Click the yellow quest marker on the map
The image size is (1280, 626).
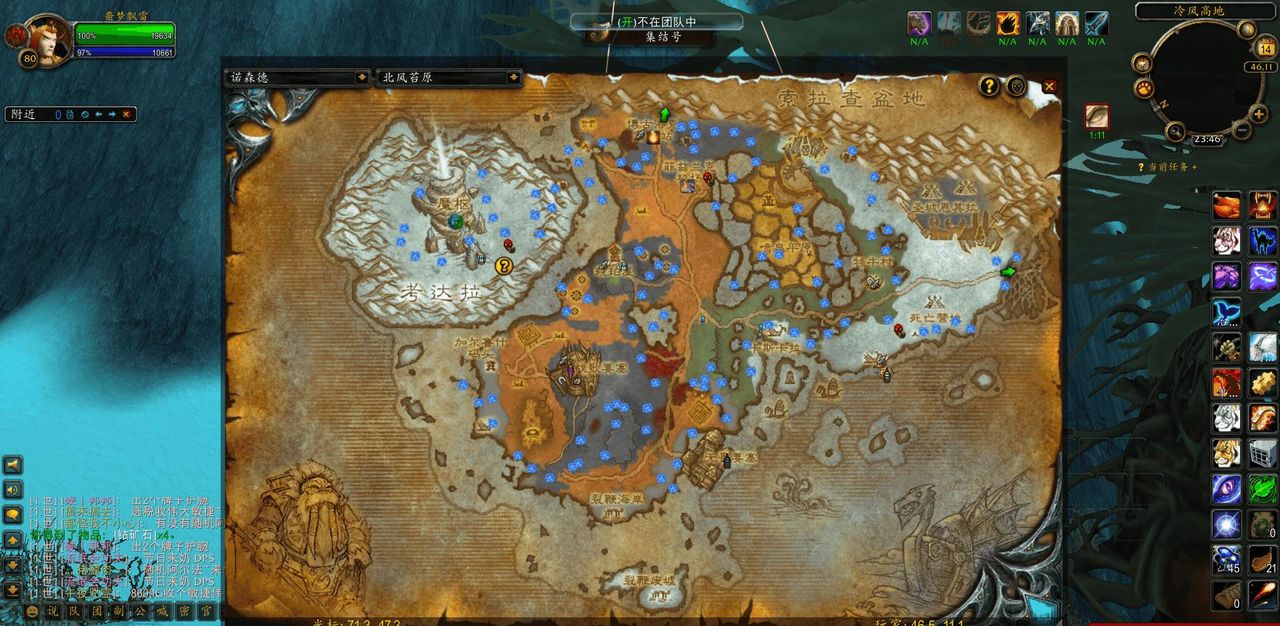504,265
